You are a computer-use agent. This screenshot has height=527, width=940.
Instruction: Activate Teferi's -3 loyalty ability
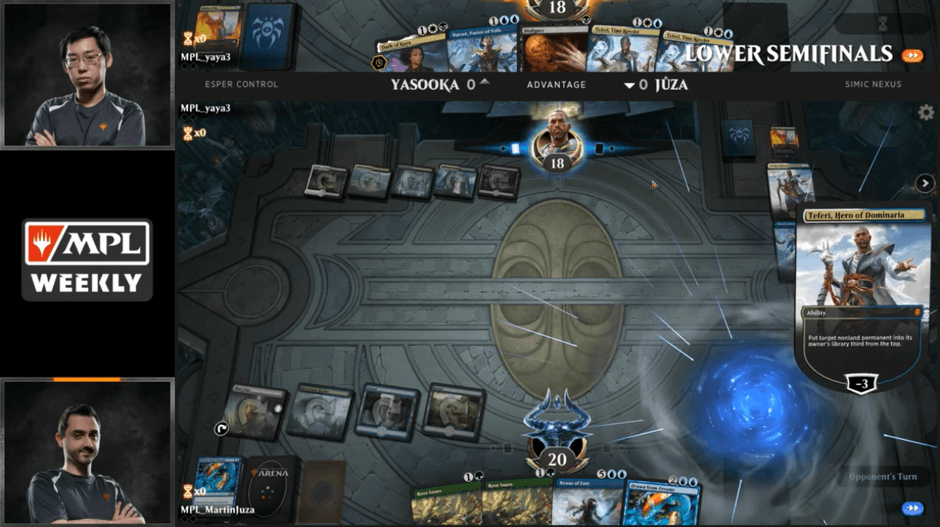pyautogui.click(x=861, y=384)
